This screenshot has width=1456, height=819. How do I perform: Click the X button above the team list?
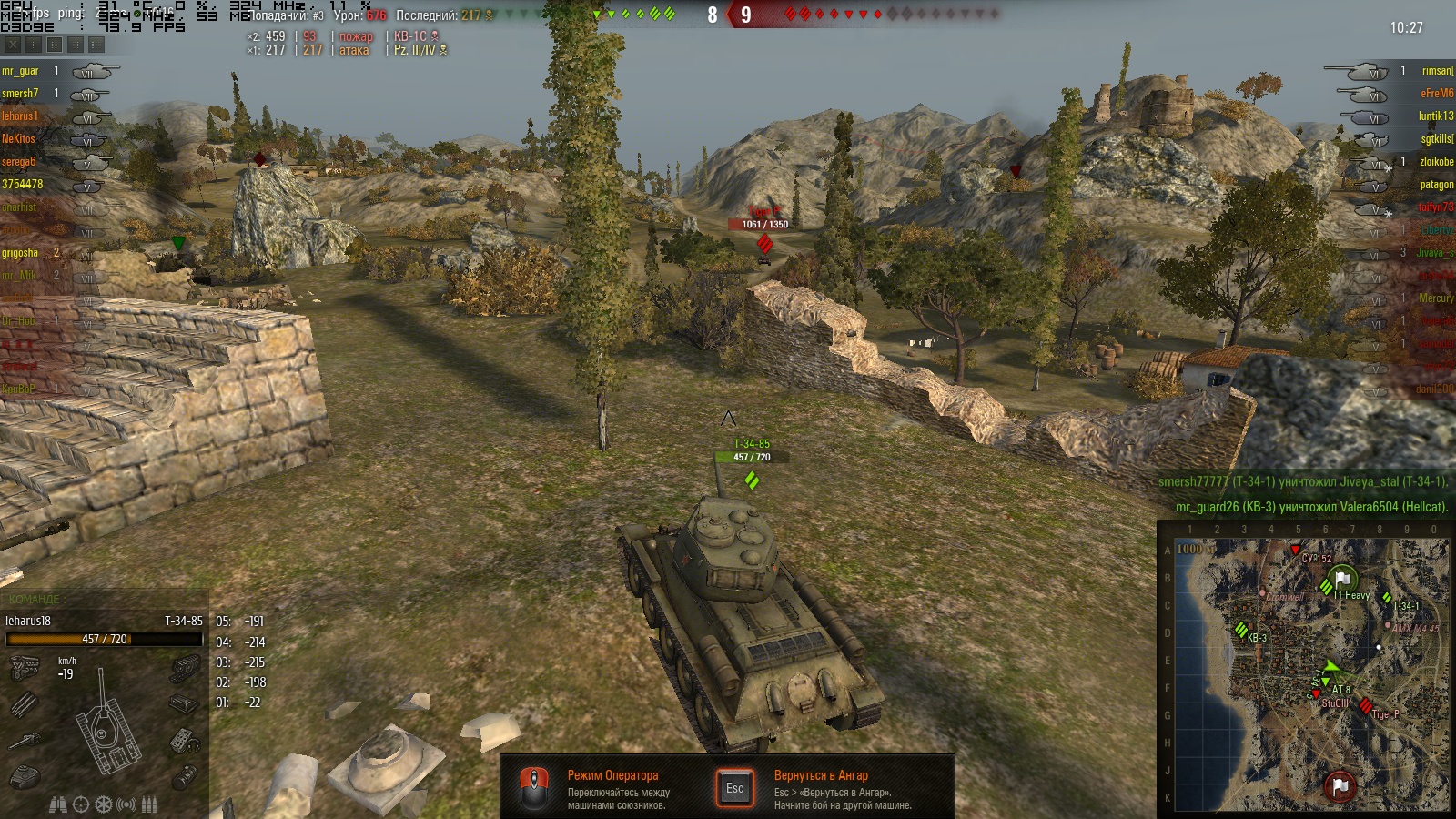pyautogui.click(x=13, y=44)
